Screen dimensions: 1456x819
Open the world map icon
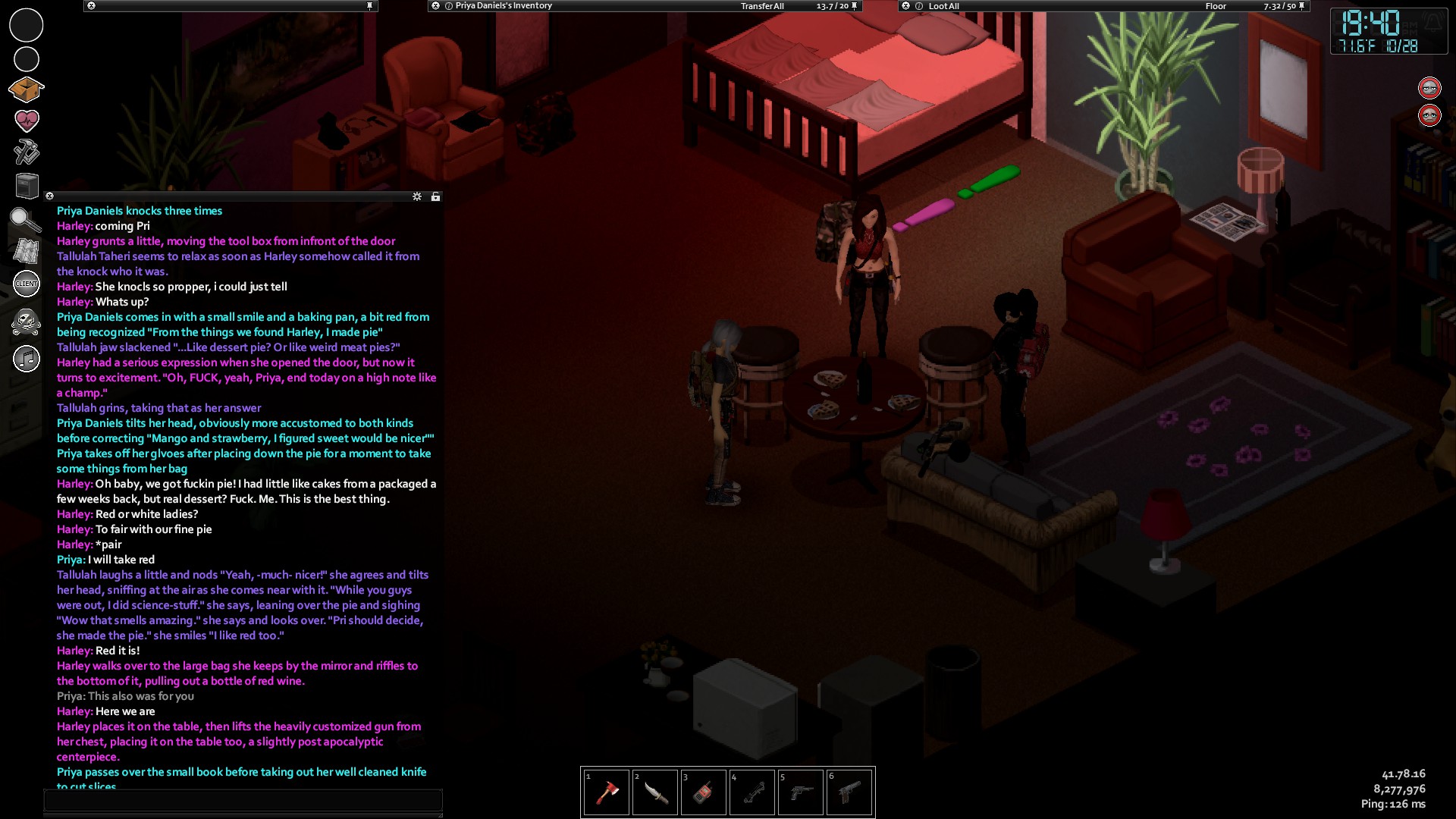27,251
